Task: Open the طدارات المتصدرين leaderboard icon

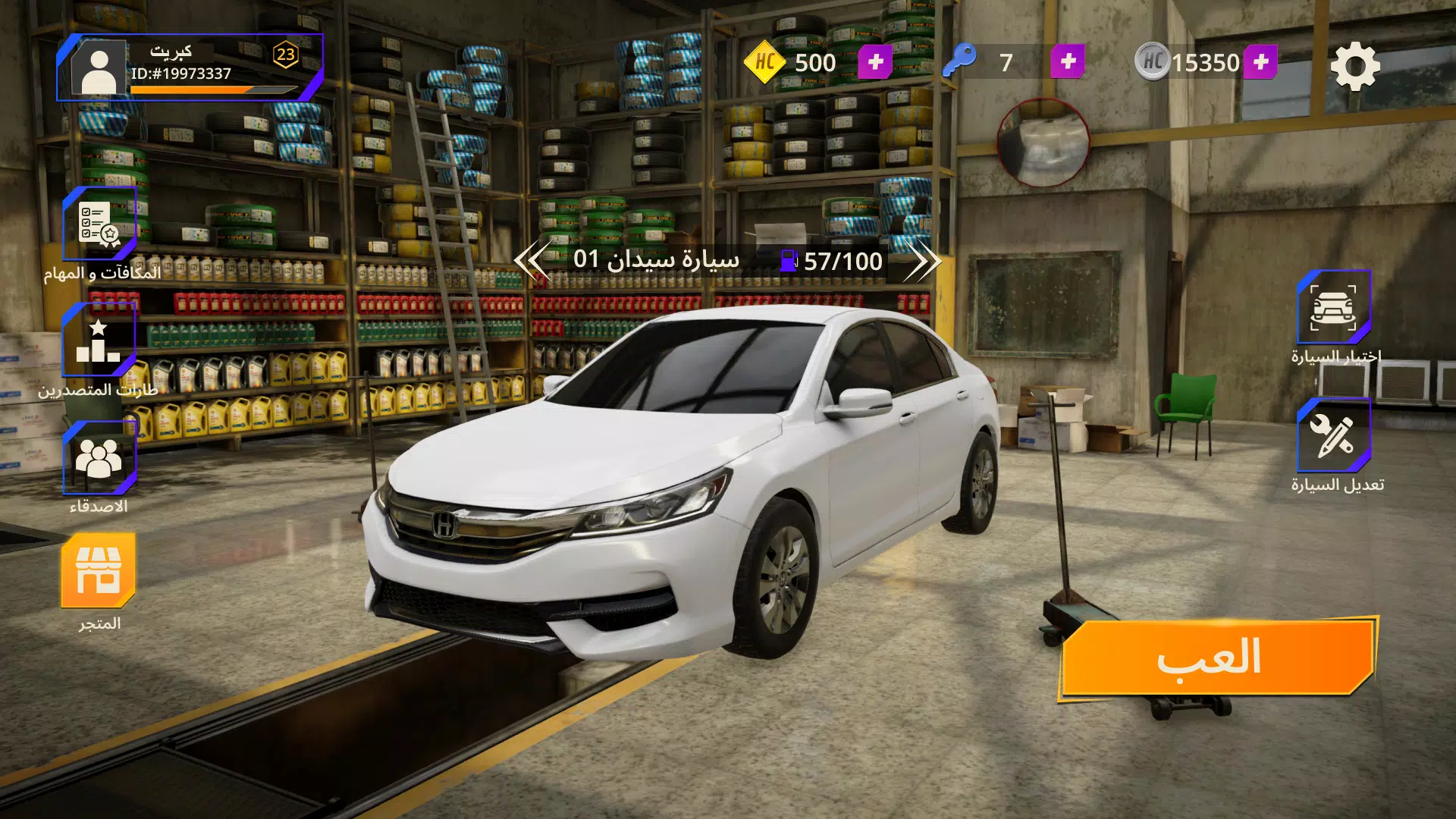Action: coord(96,341)
